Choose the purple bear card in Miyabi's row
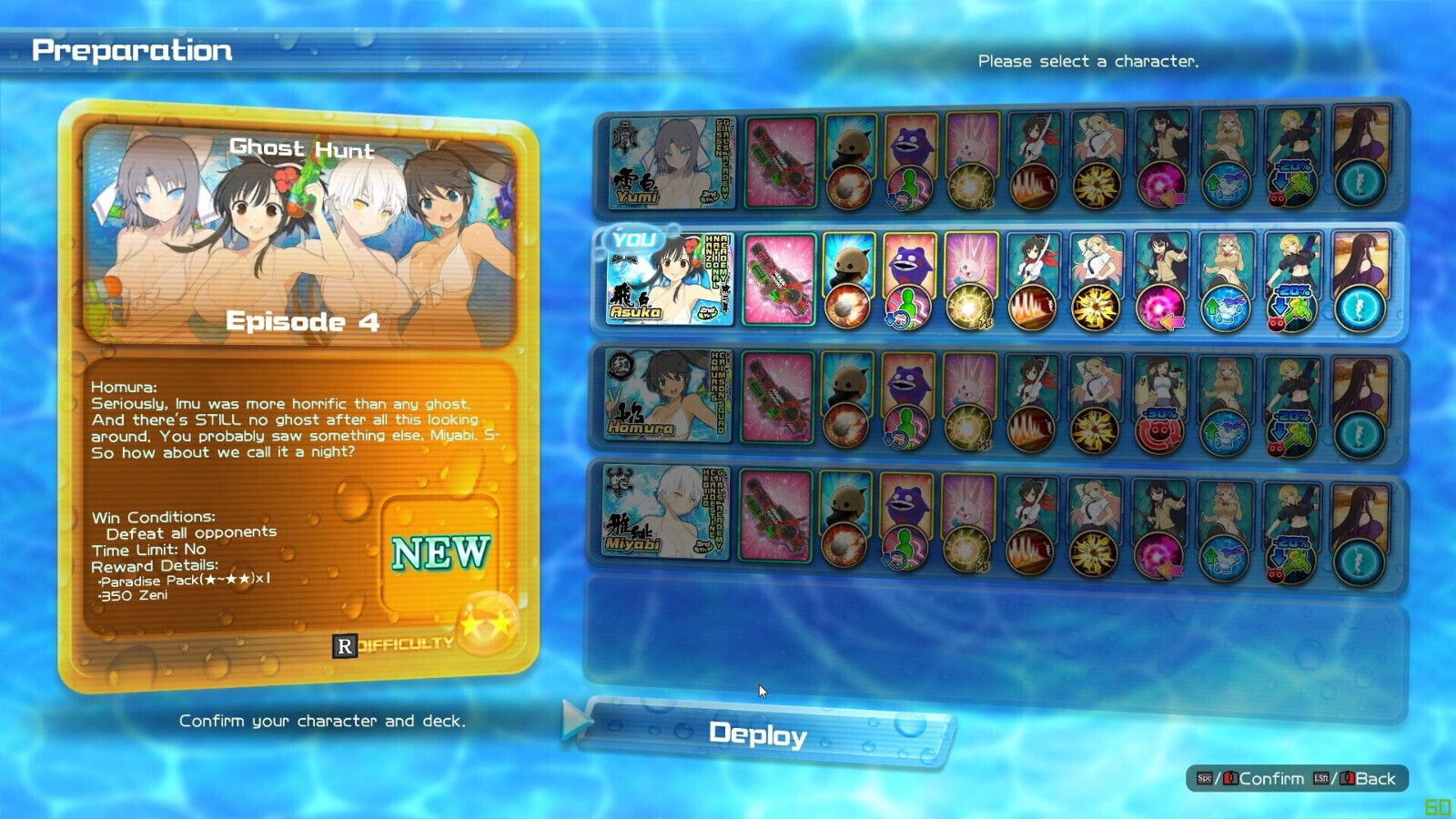 pyautogui.click(x=905, y=519)
